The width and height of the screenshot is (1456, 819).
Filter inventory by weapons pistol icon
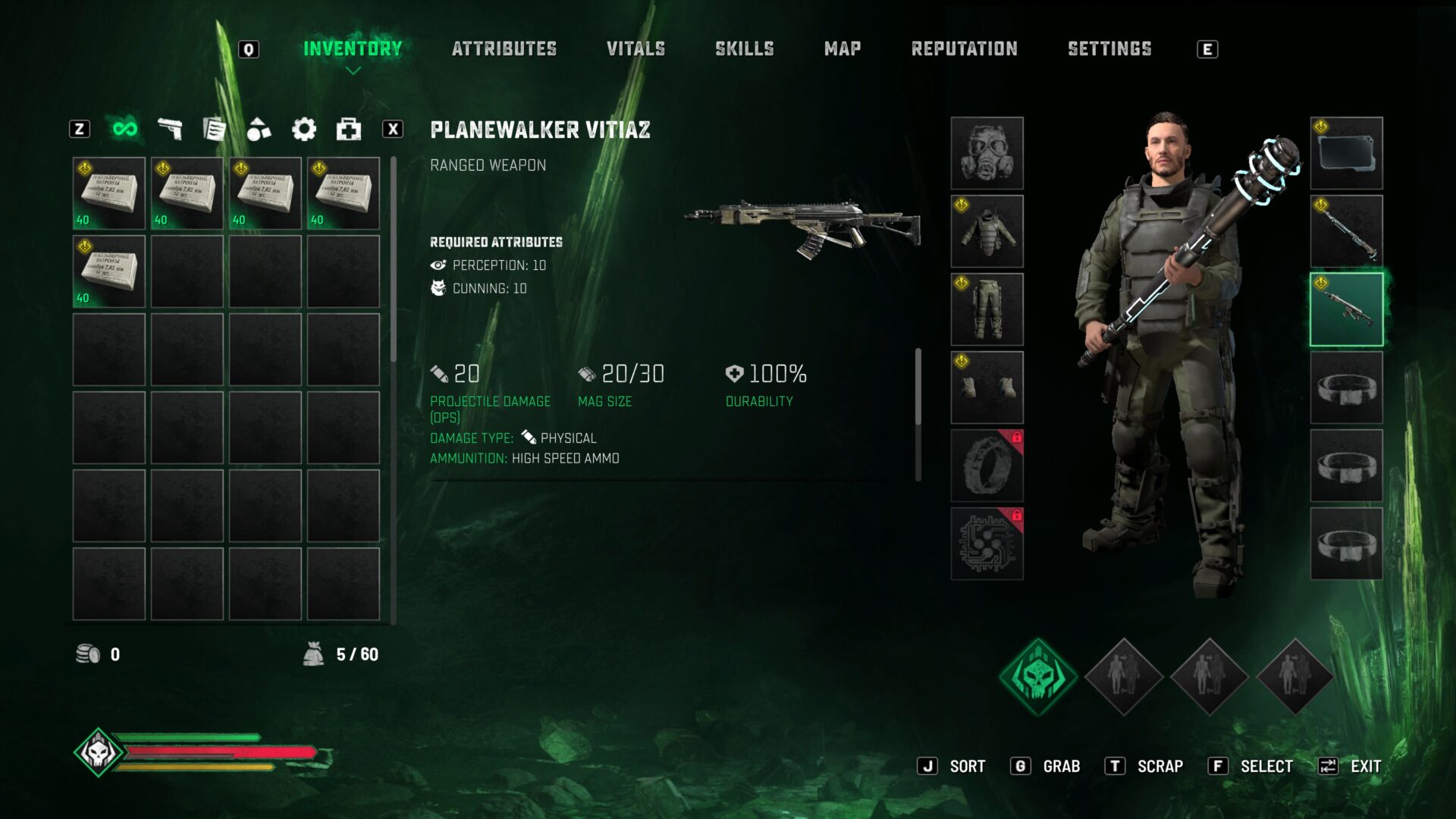coord(170,129)
